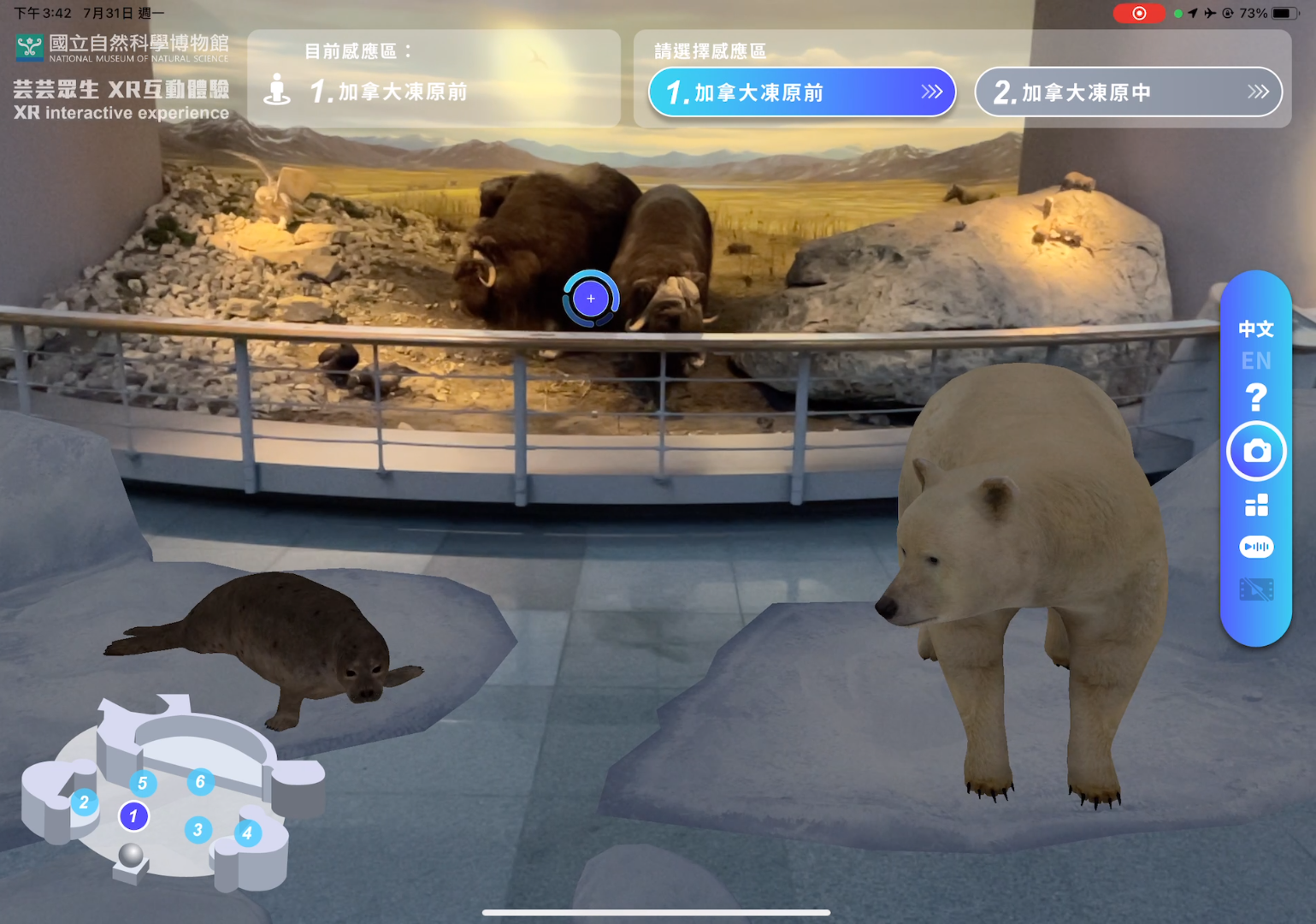Choose sensing zone 2 加拿大凍原中
This screenshot has height=924, width=1316.
(x=1128, y=92)
